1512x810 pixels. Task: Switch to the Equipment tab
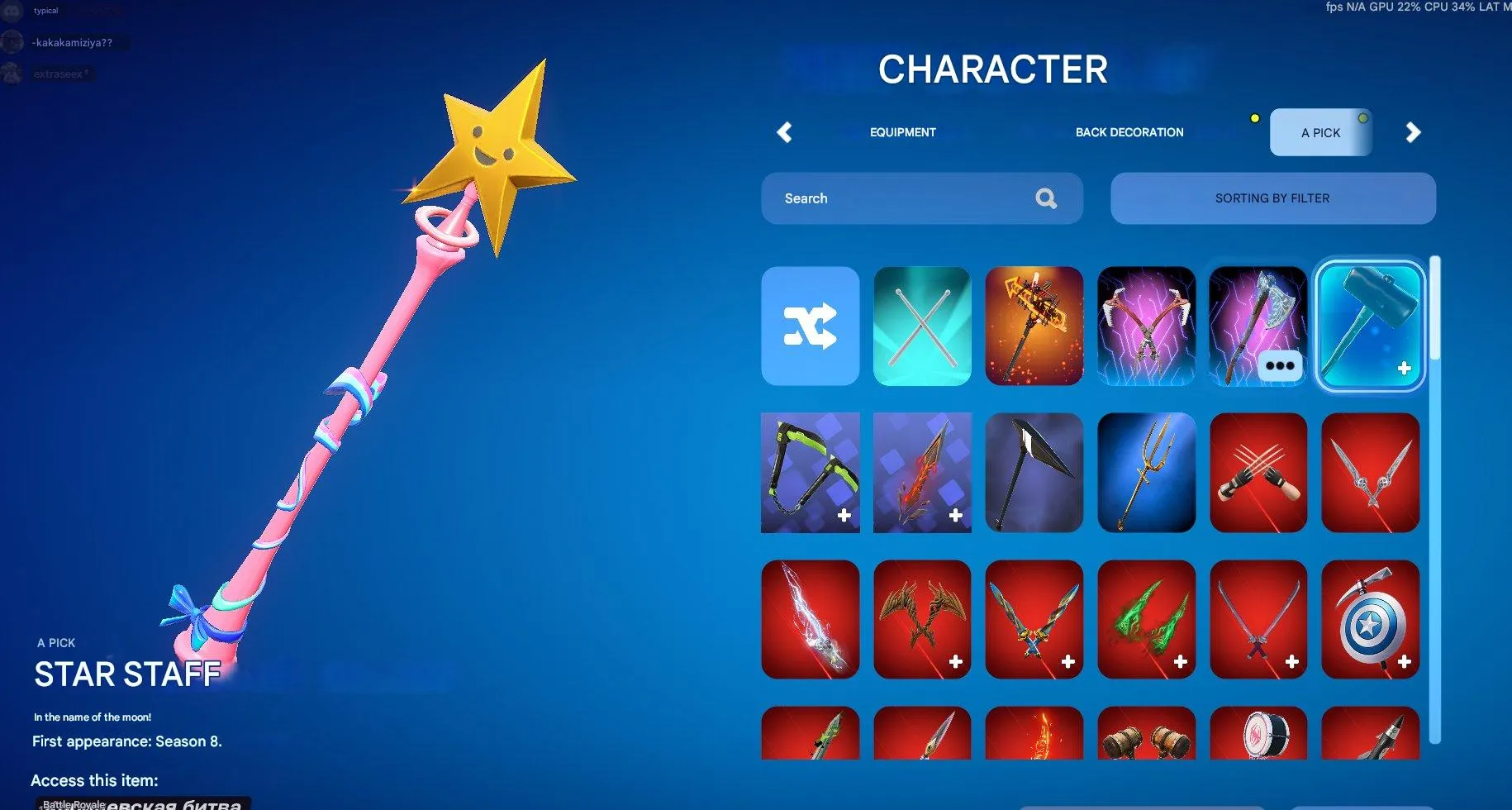(902, 132)
